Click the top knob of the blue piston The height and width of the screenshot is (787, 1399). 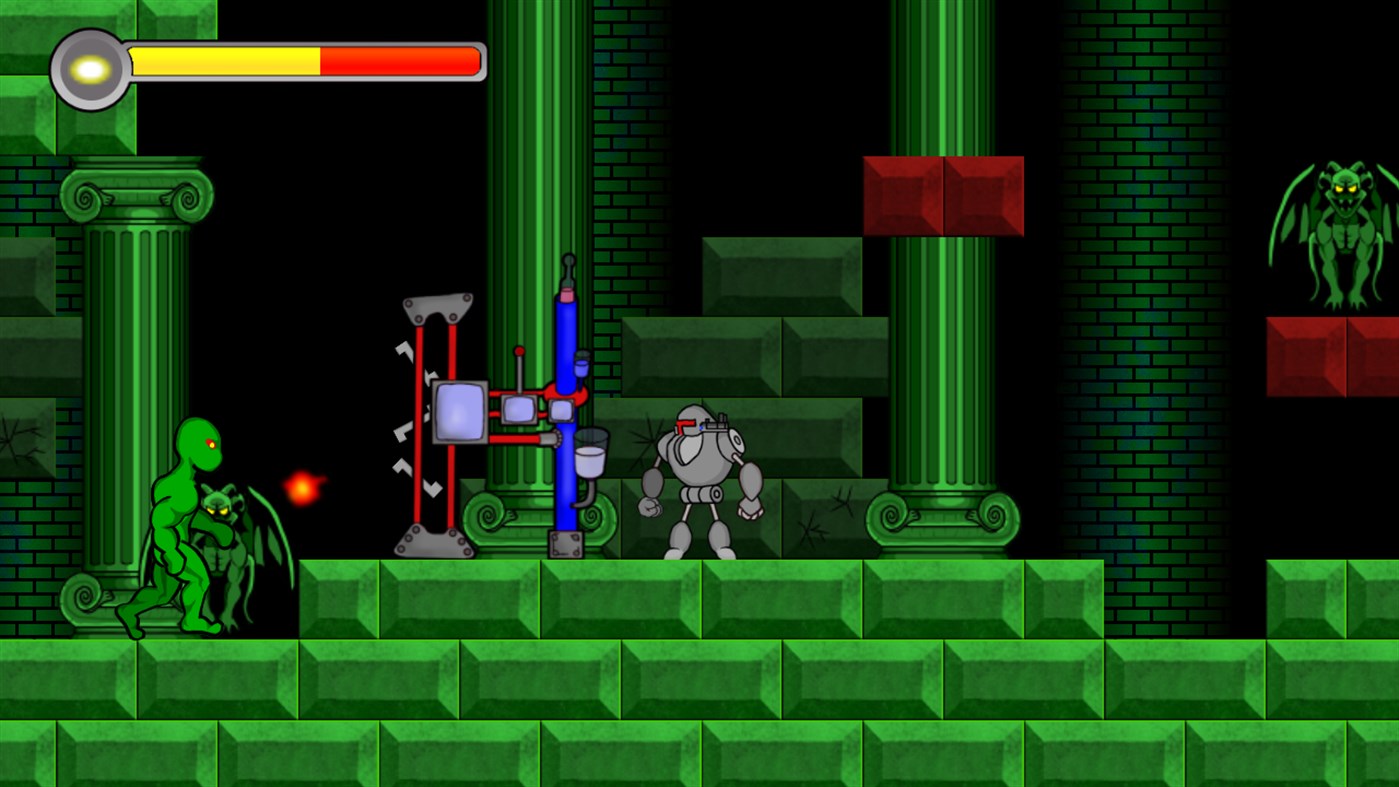point(567,263)
